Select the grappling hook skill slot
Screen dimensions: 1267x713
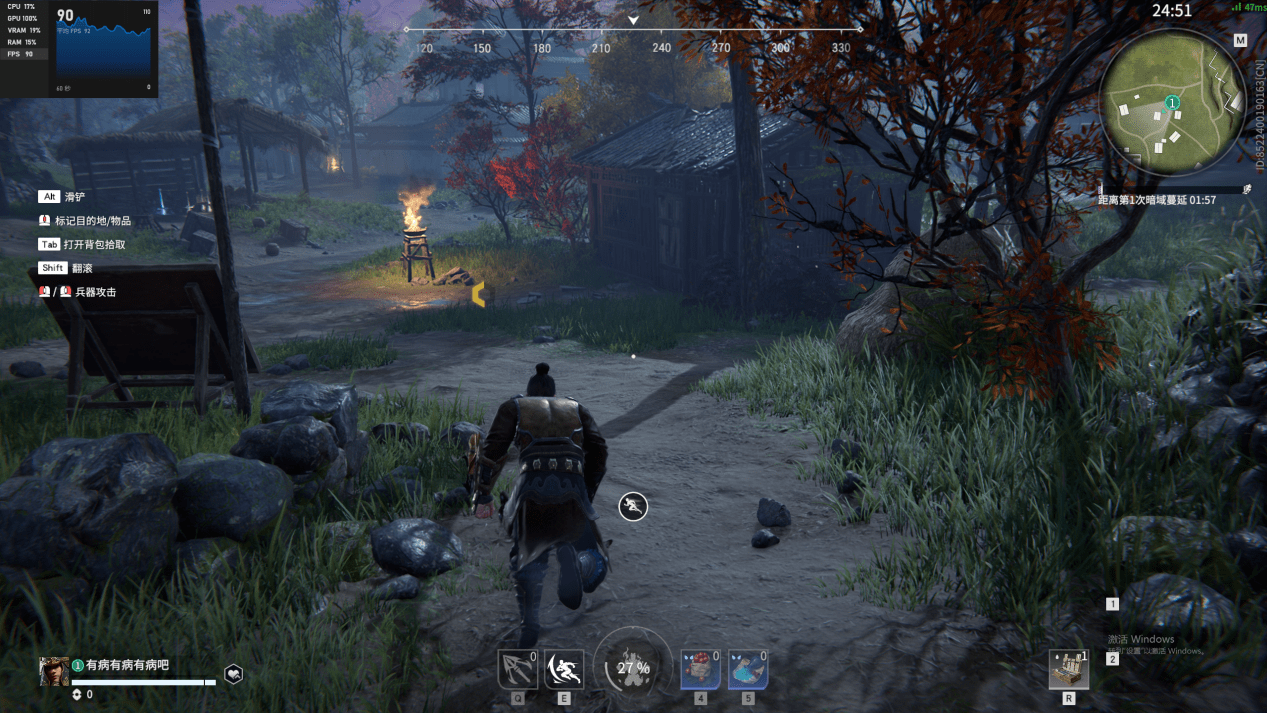coord(517,669)
